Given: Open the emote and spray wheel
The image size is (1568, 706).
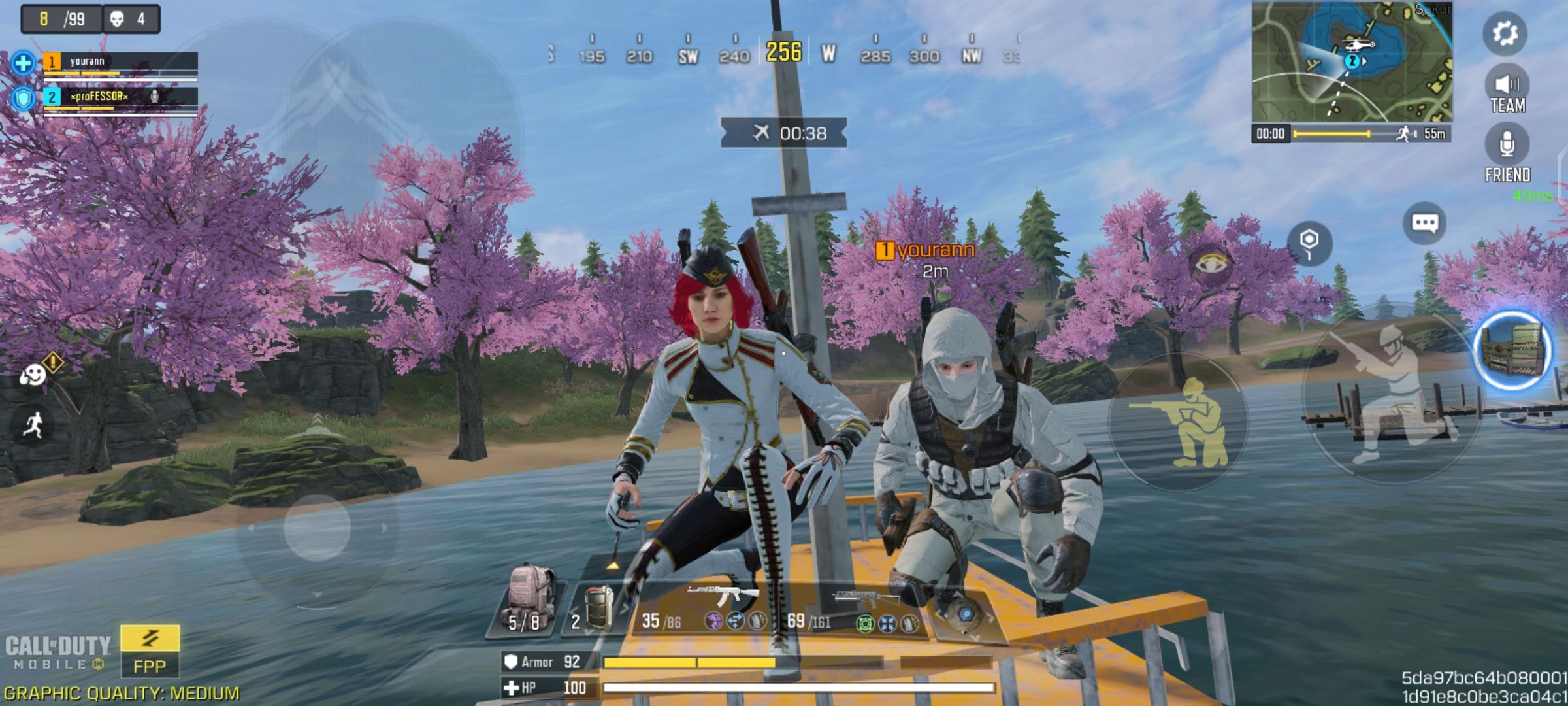Looking at the screenshot, I should (x=33, y=375).
